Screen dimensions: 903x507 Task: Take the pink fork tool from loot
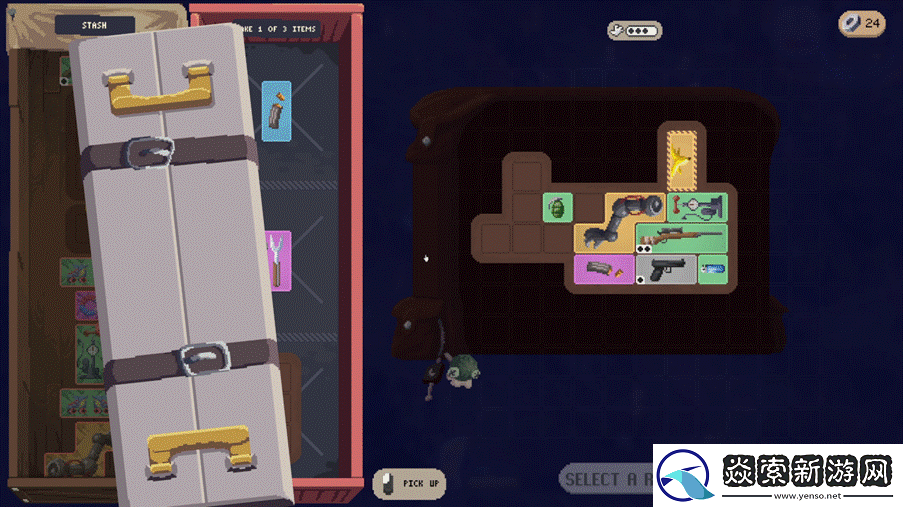pos(277,260)
